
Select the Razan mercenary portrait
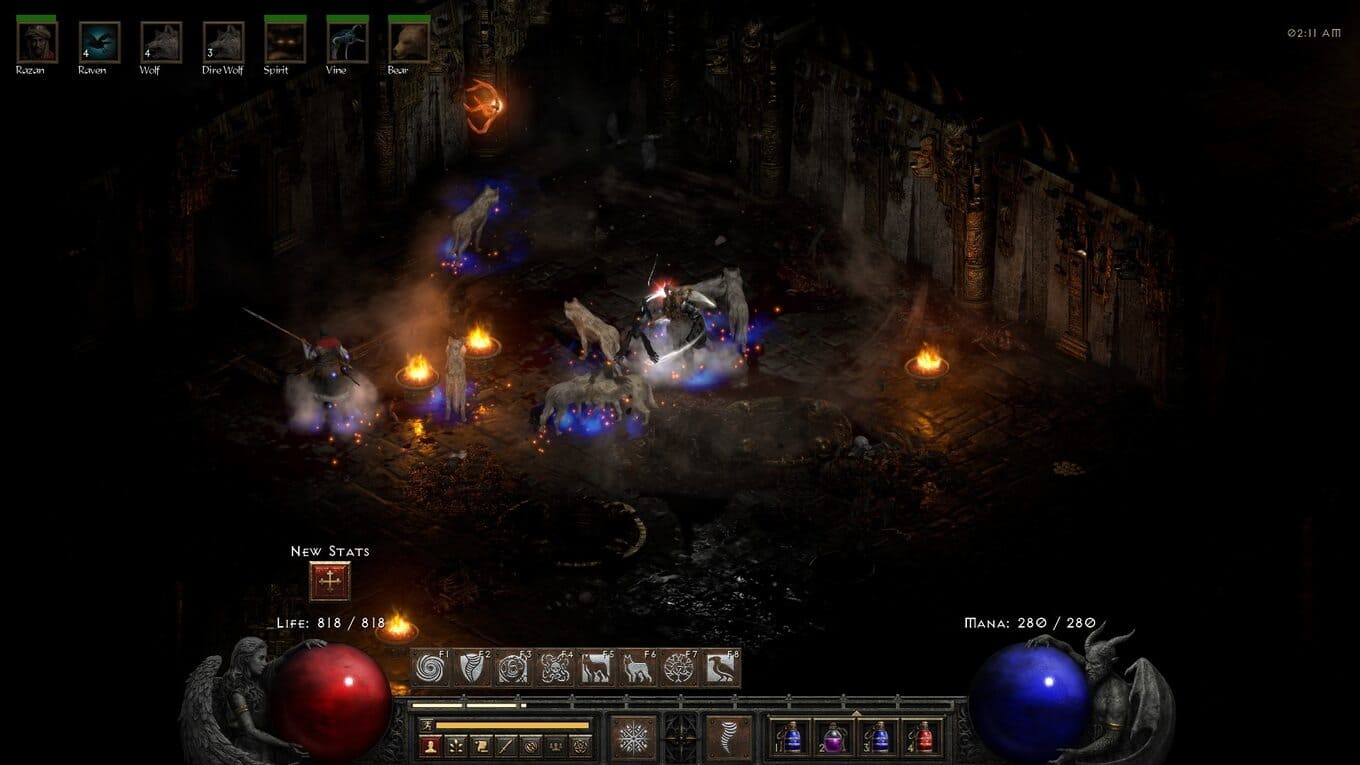(x=37, y=42)
